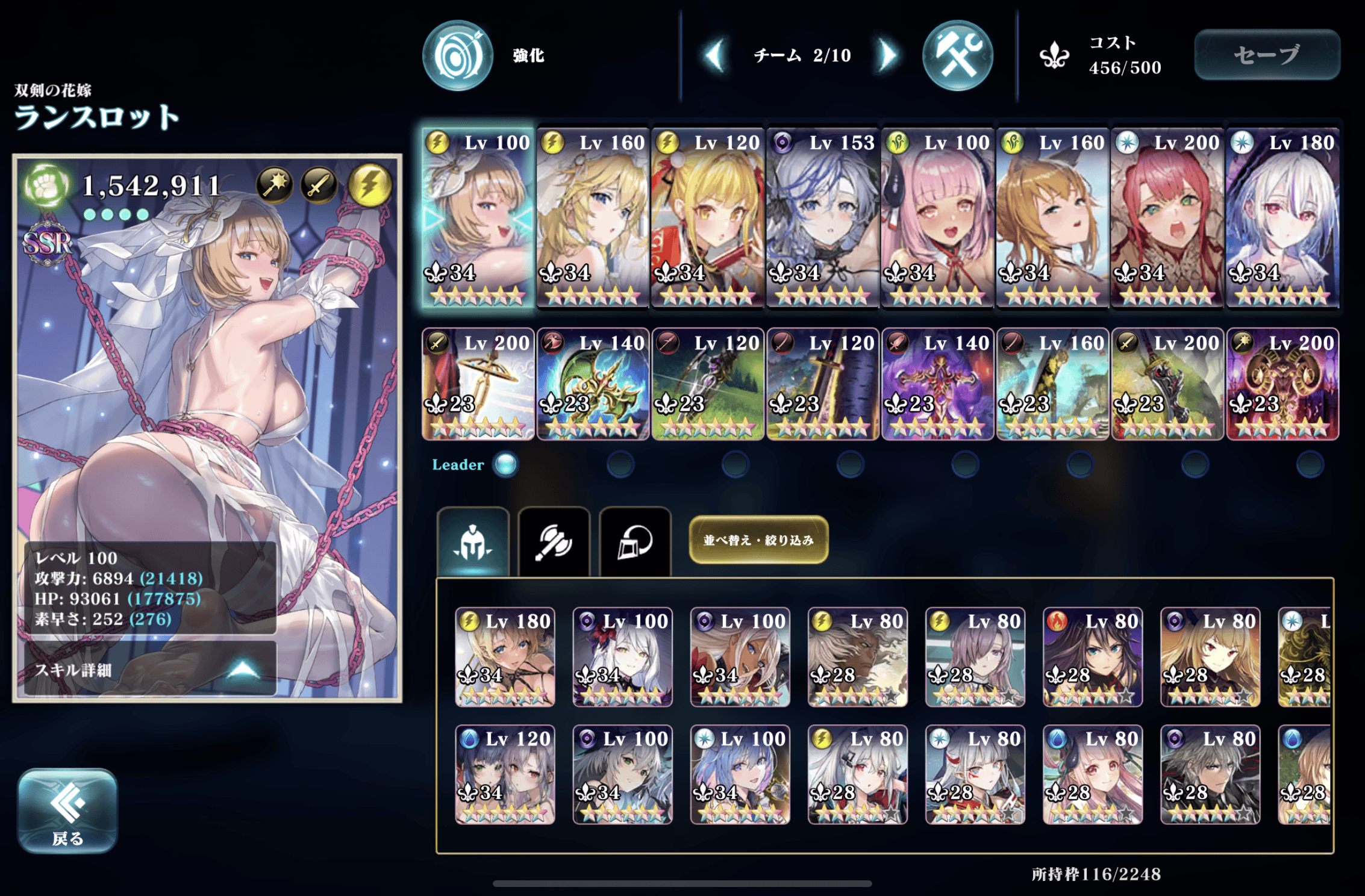Choose the Lv 200 ram-horned weapon slot

click(1282, 384)
